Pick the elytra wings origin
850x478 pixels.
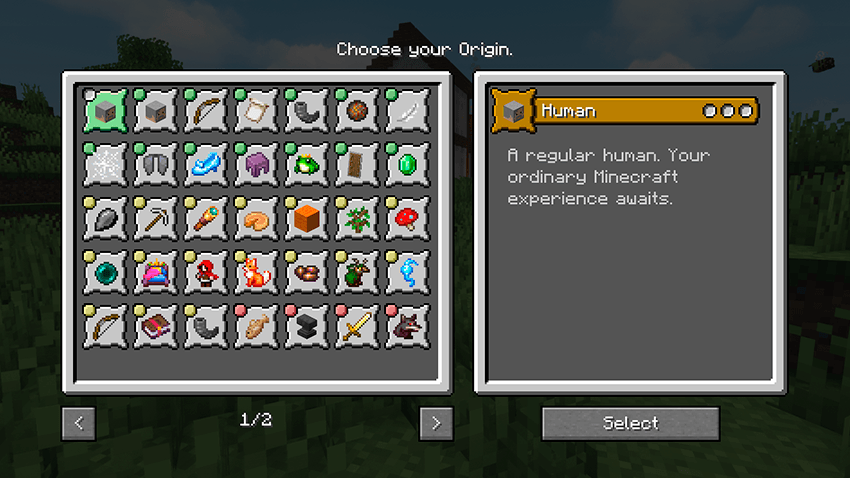point(156,164)
